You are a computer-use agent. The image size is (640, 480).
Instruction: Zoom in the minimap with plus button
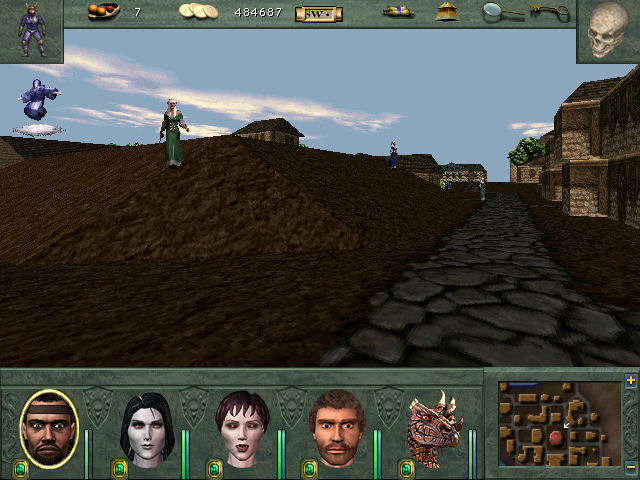coord(630,381)
